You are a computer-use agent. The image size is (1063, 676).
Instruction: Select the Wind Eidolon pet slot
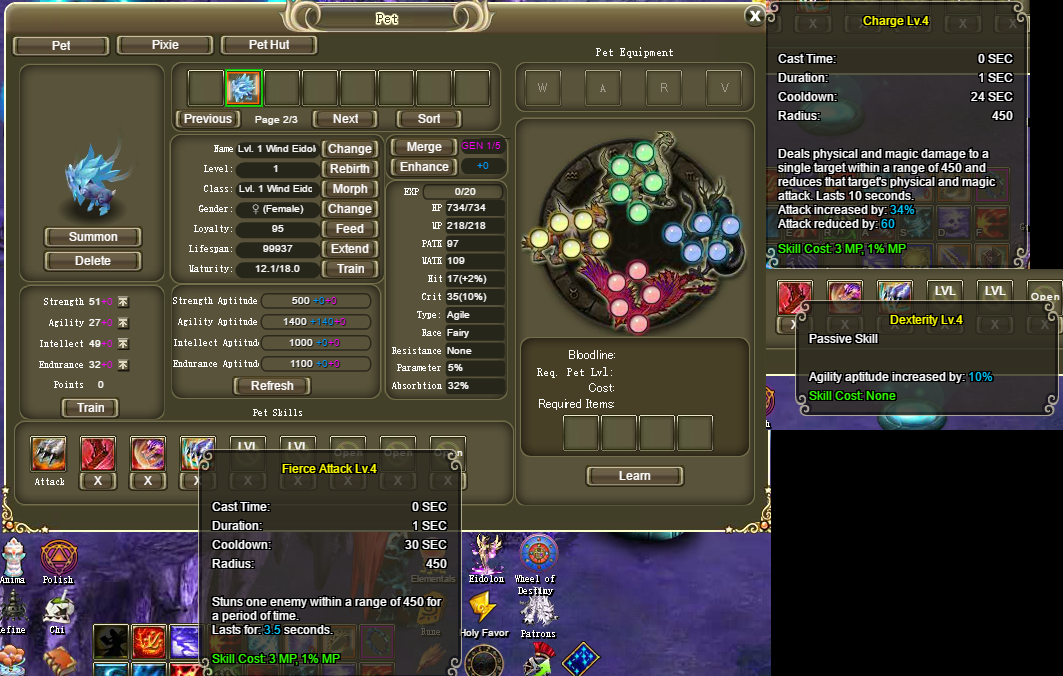tap(243, 88)
